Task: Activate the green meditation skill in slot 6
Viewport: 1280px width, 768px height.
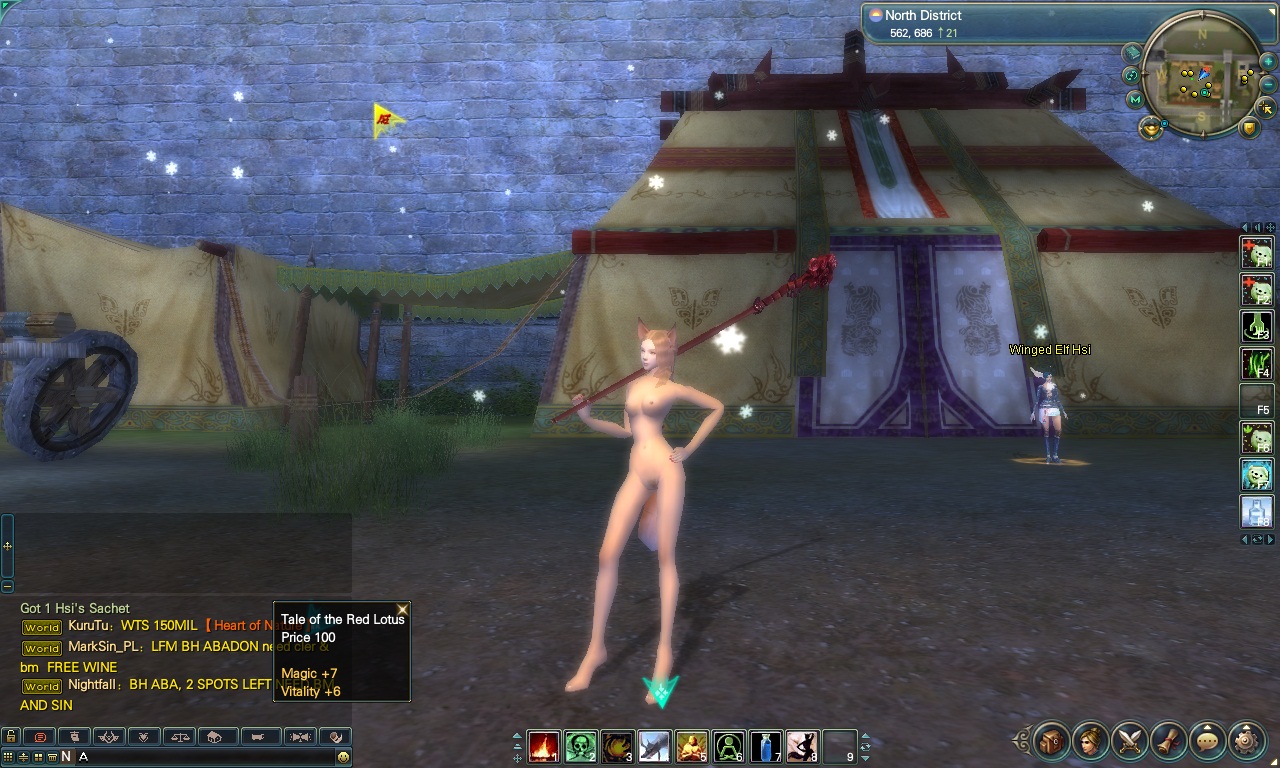Action: [729, 746]
